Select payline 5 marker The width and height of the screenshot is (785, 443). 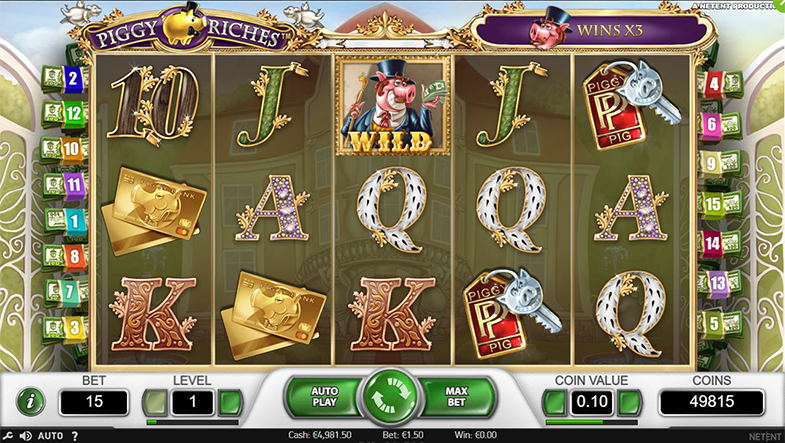714,324
